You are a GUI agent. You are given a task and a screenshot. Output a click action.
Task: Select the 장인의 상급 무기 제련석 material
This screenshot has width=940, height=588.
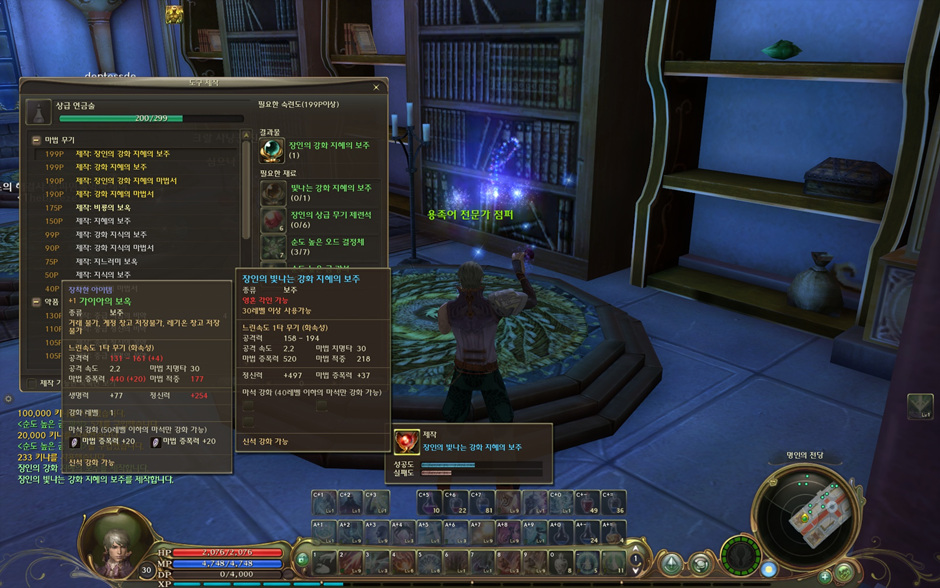[272, 218]
